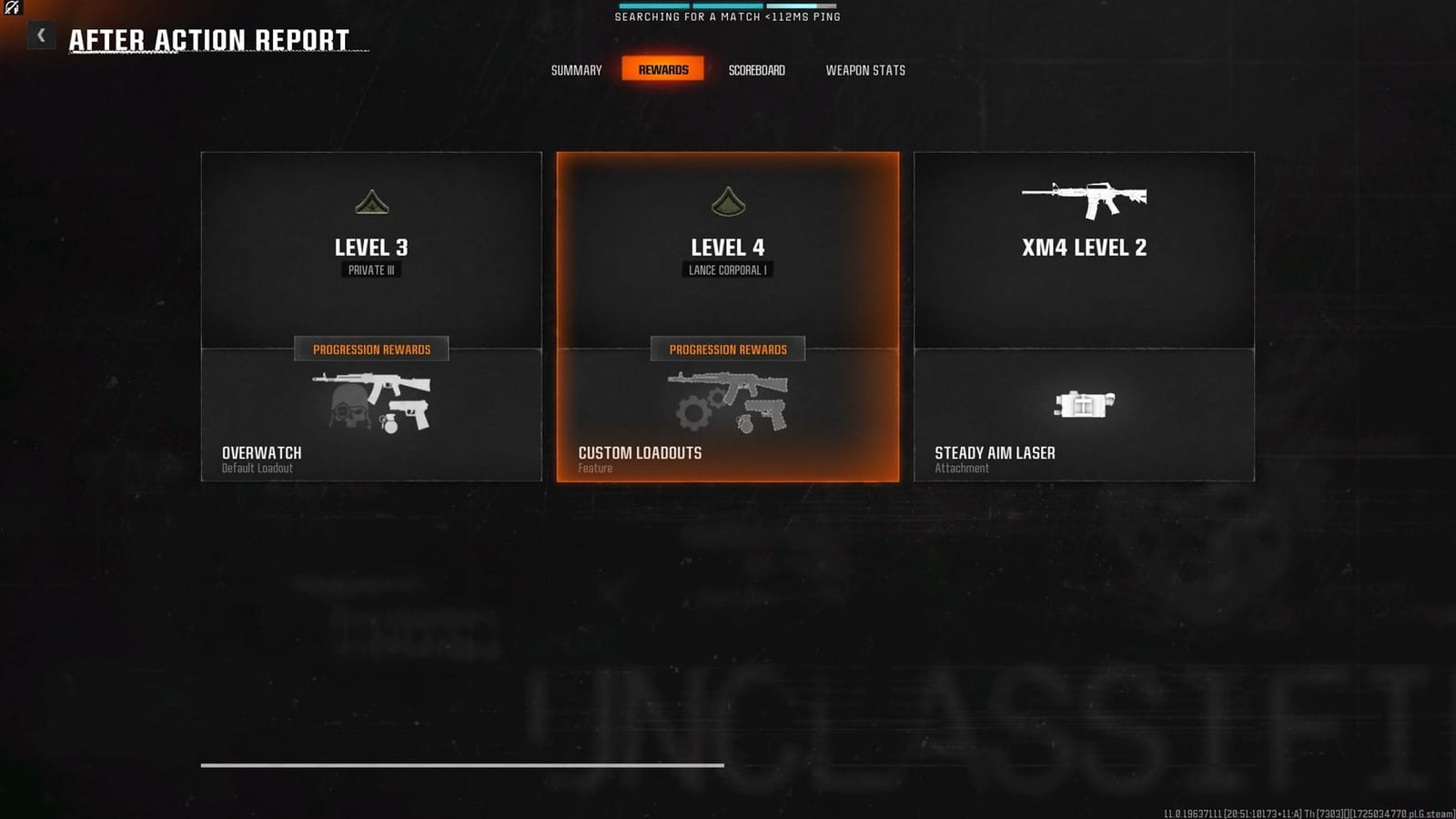Switch to the Scoreboard tab
This screenshot has height=819, width=1456.
[x=757, y=70]
